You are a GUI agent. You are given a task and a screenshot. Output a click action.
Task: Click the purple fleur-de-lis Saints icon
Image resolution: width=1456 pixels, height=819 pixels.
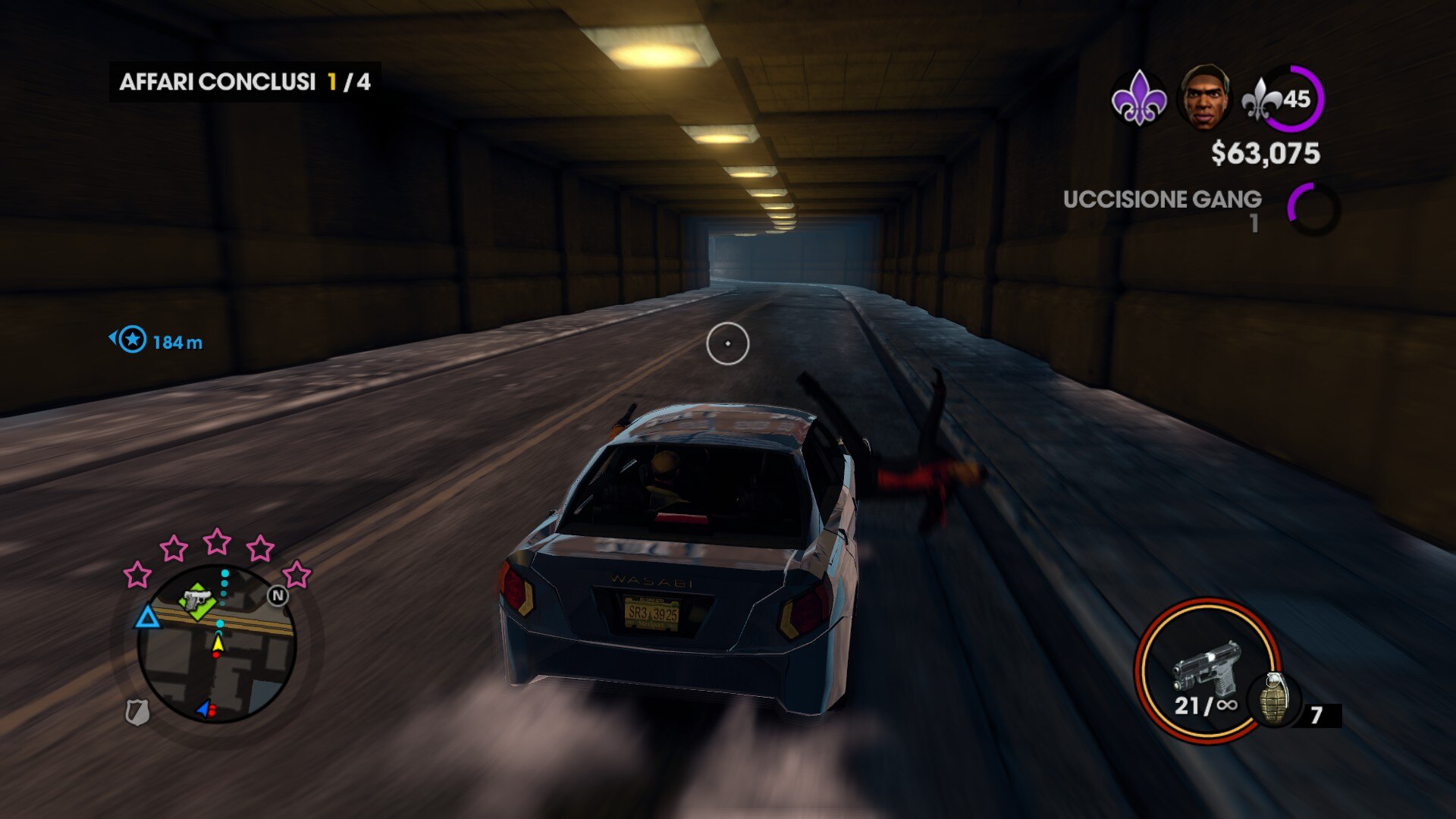[1137, 99]
